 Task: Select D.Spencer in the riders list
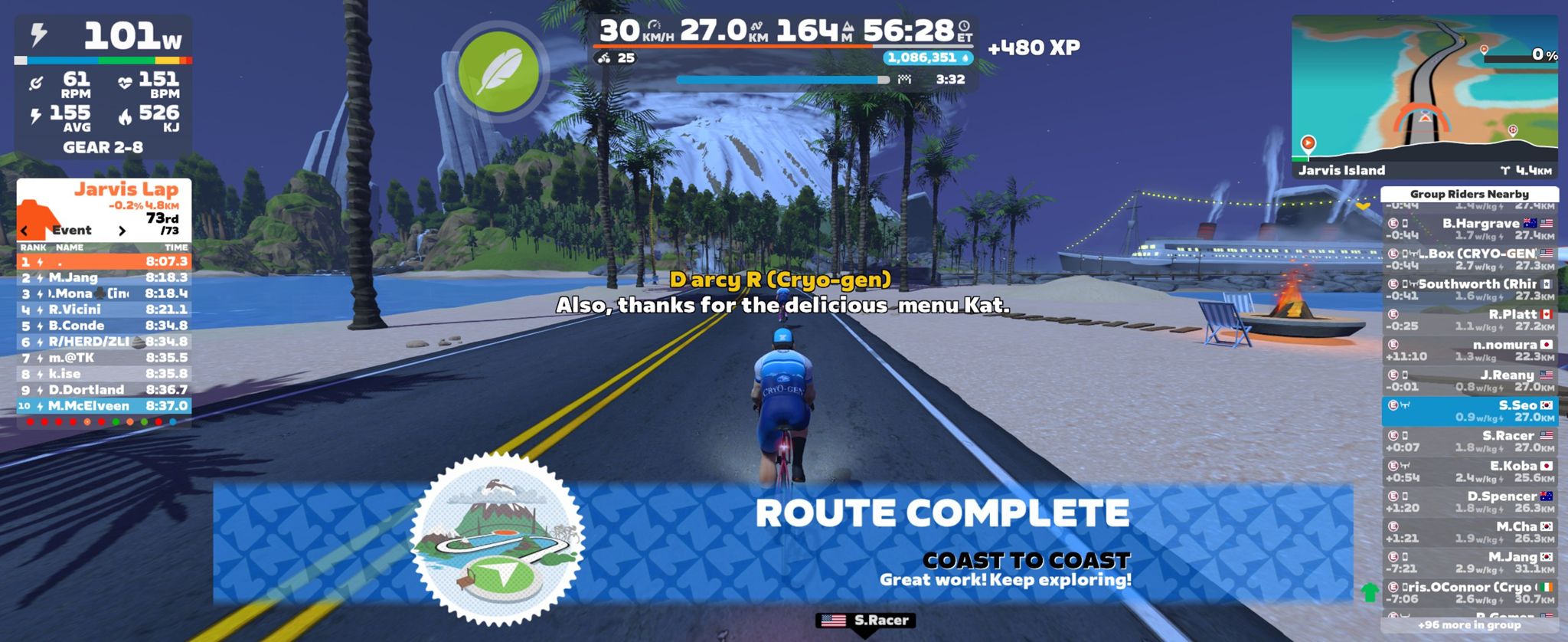tap(1469, 502)
